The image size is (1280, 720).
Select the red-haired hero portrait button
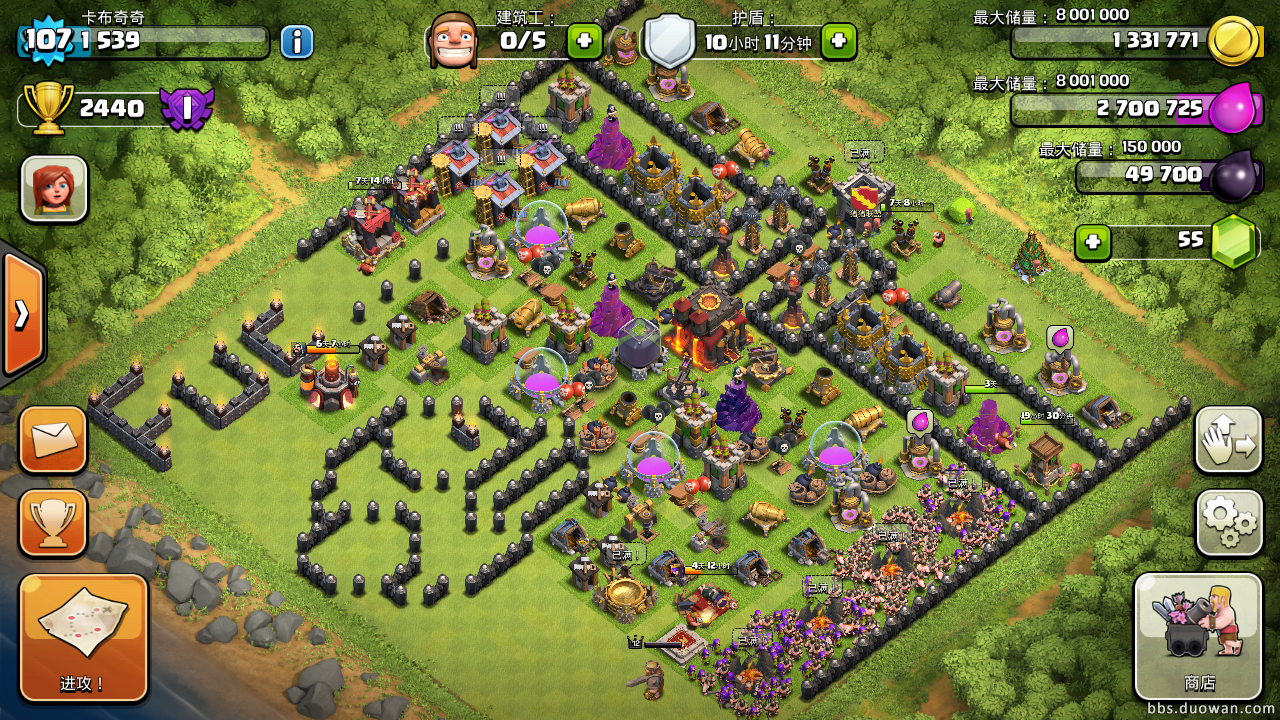pyautogui.click(x=54, y=188)
